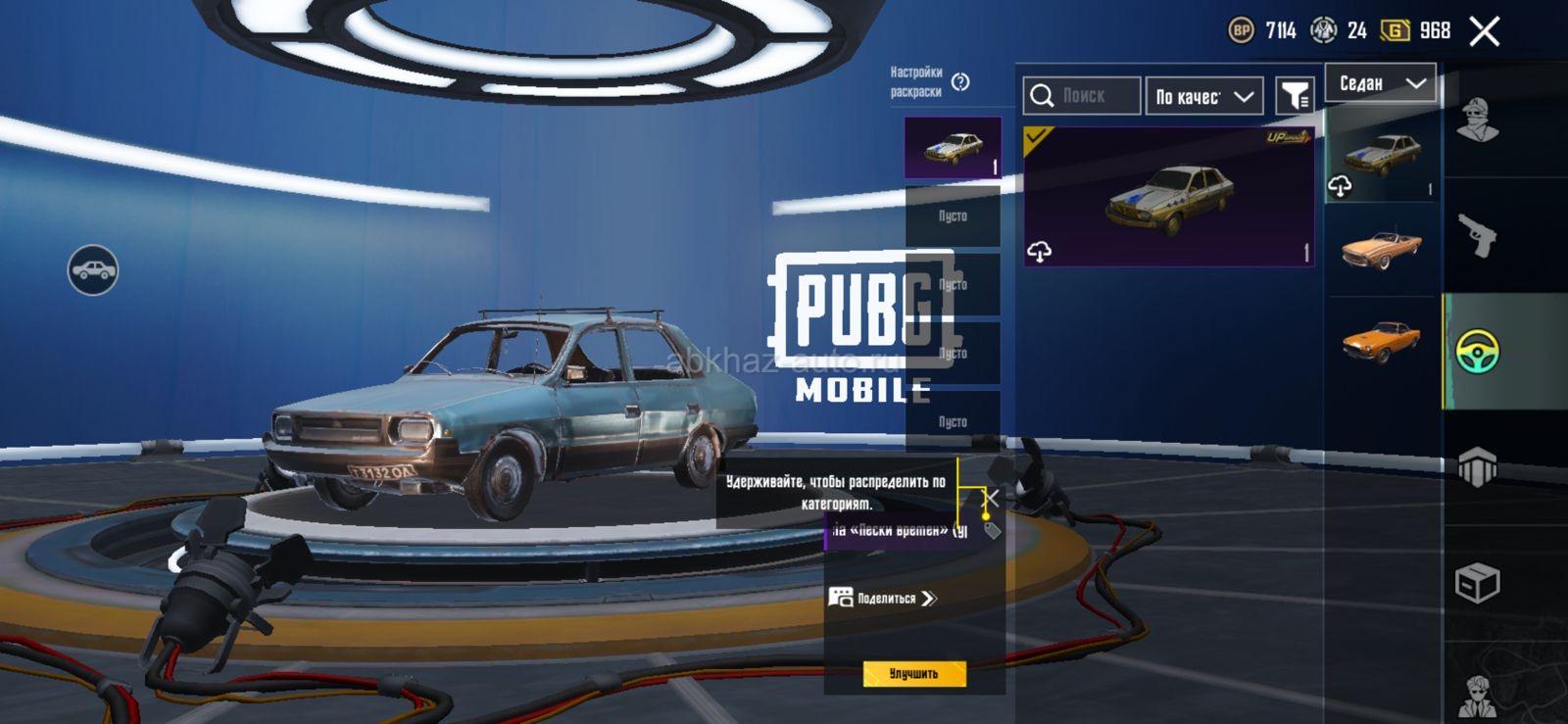
Task: Tap the yellow Улучшить upgrade button
Action: coord(913,674)
